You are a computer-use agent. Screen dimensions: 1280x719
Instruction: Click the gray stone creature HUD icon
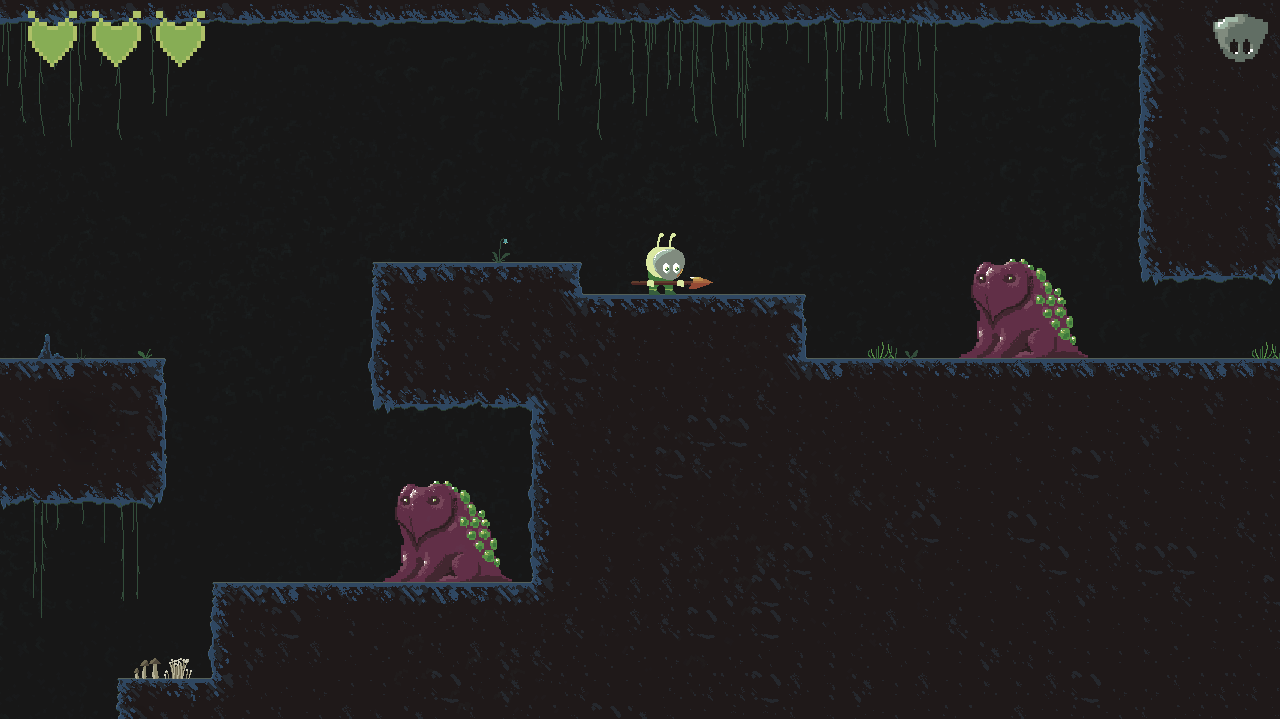click(x=1240, y=38)
